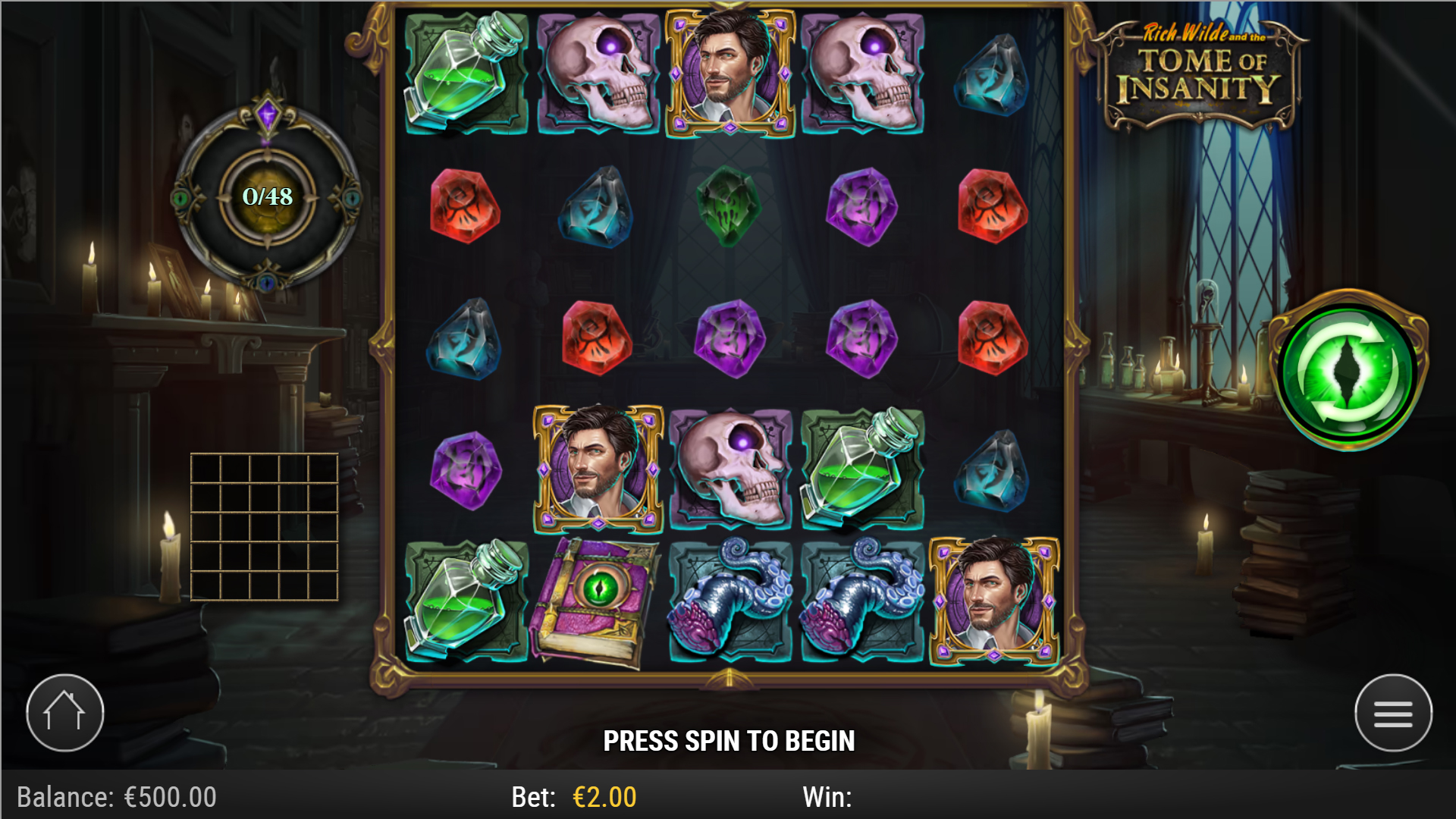
Task: Open the hamburger menu
Action: (1392, 713)
